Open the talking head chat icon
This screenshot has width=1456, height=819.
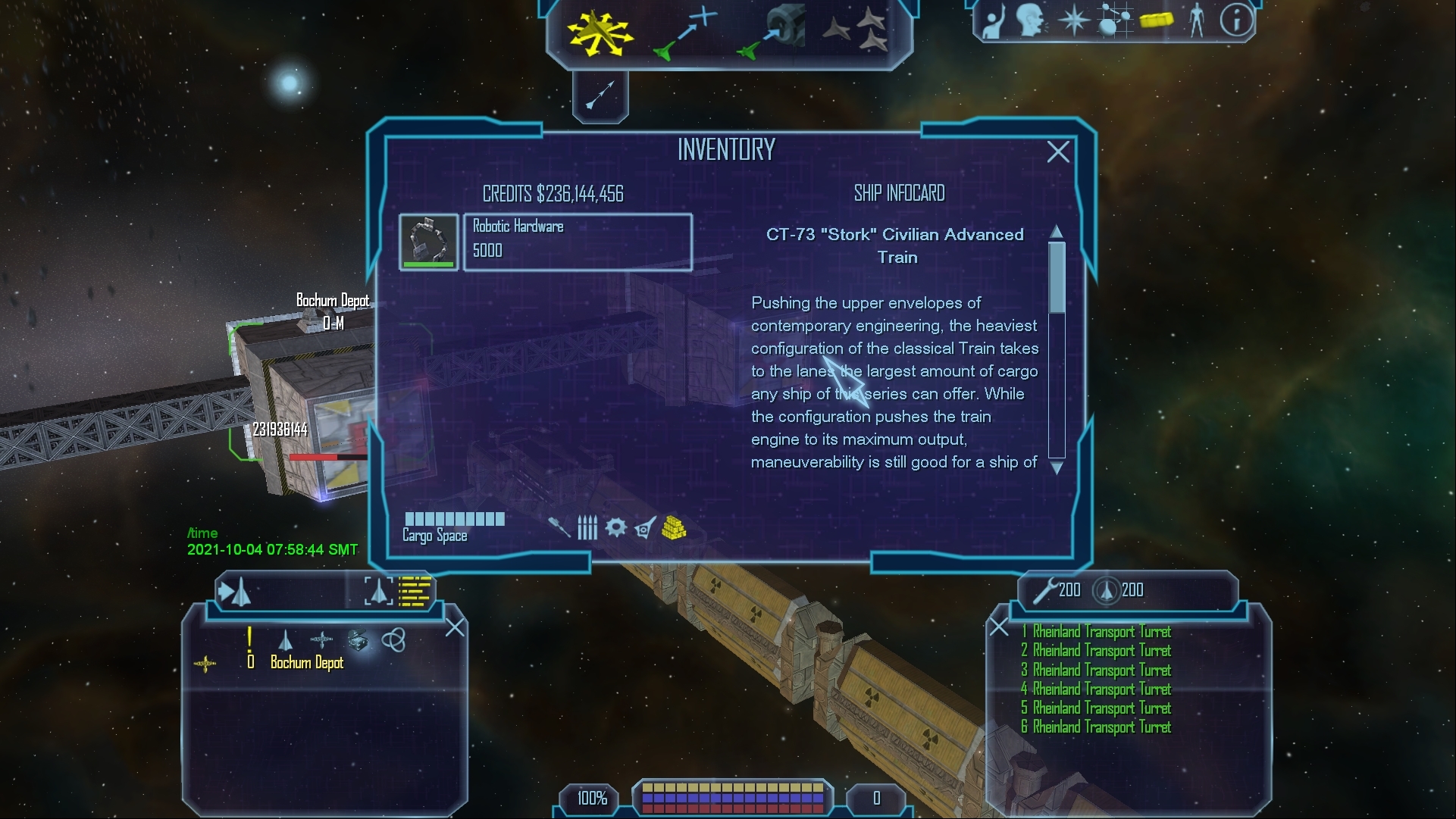coord(1032,20)
